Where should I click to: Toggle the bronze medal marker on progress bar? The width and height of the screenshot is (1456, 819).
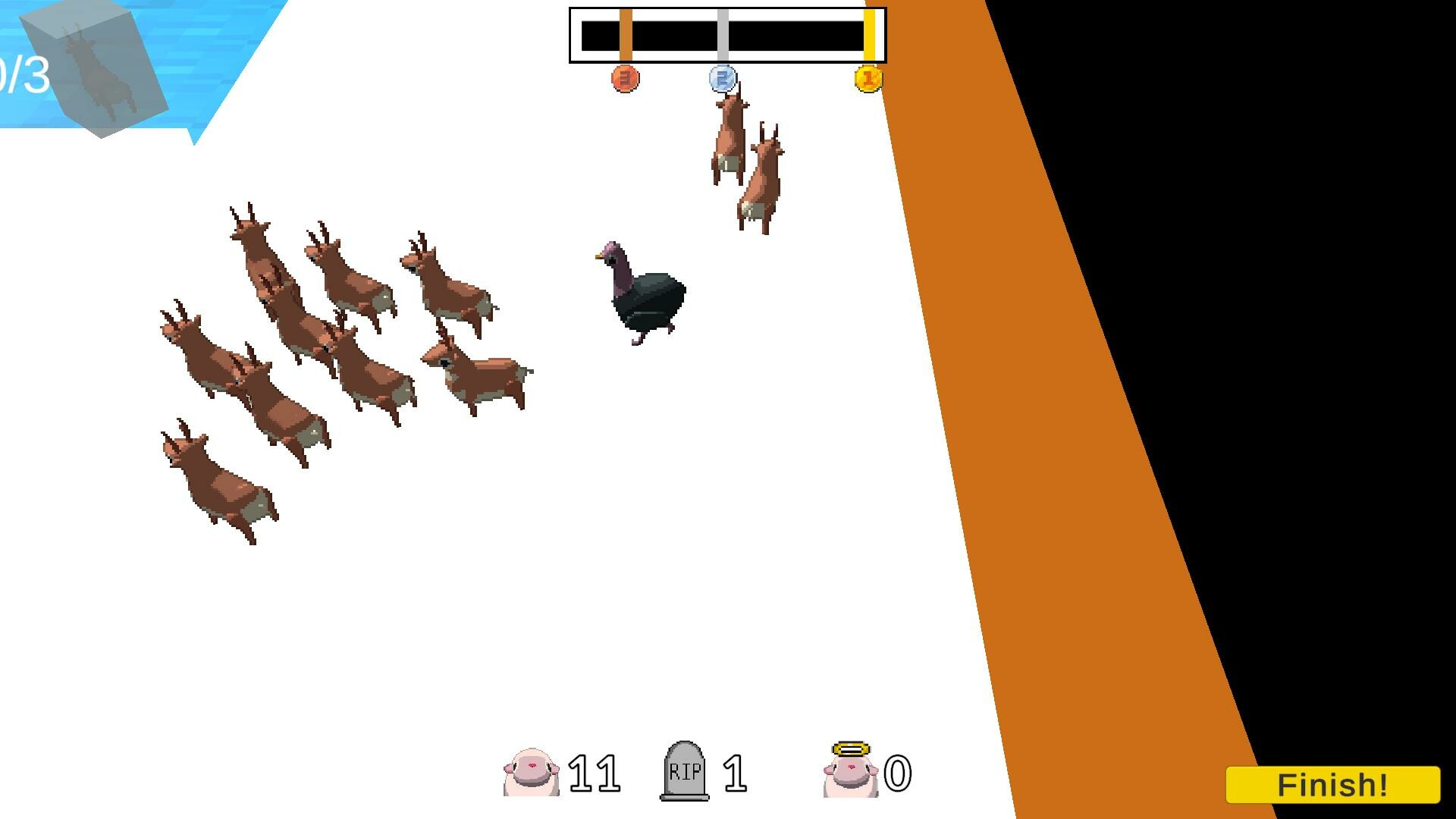tap(625, 33)
